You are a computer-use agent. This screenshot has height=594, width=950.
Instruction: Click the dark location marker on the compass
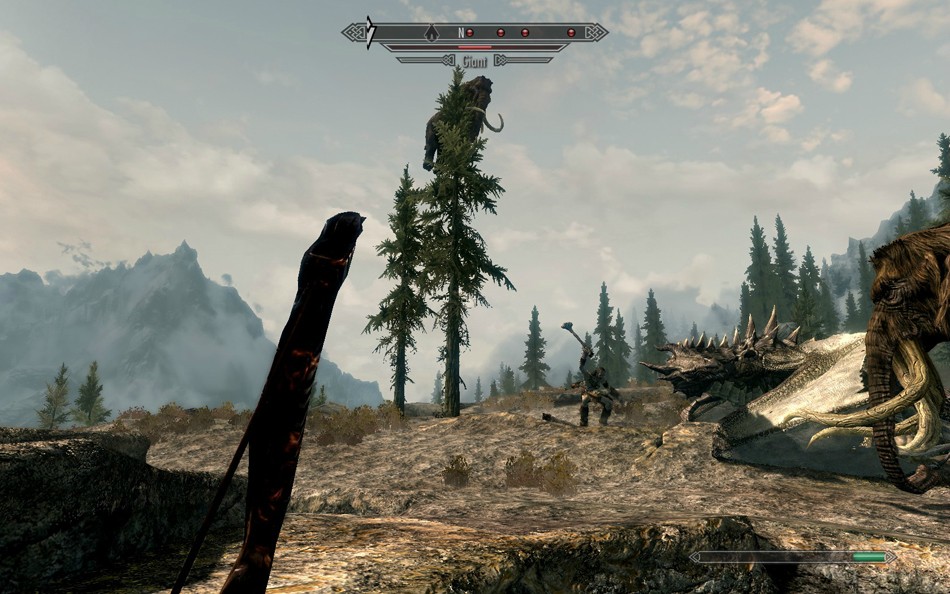432,32
